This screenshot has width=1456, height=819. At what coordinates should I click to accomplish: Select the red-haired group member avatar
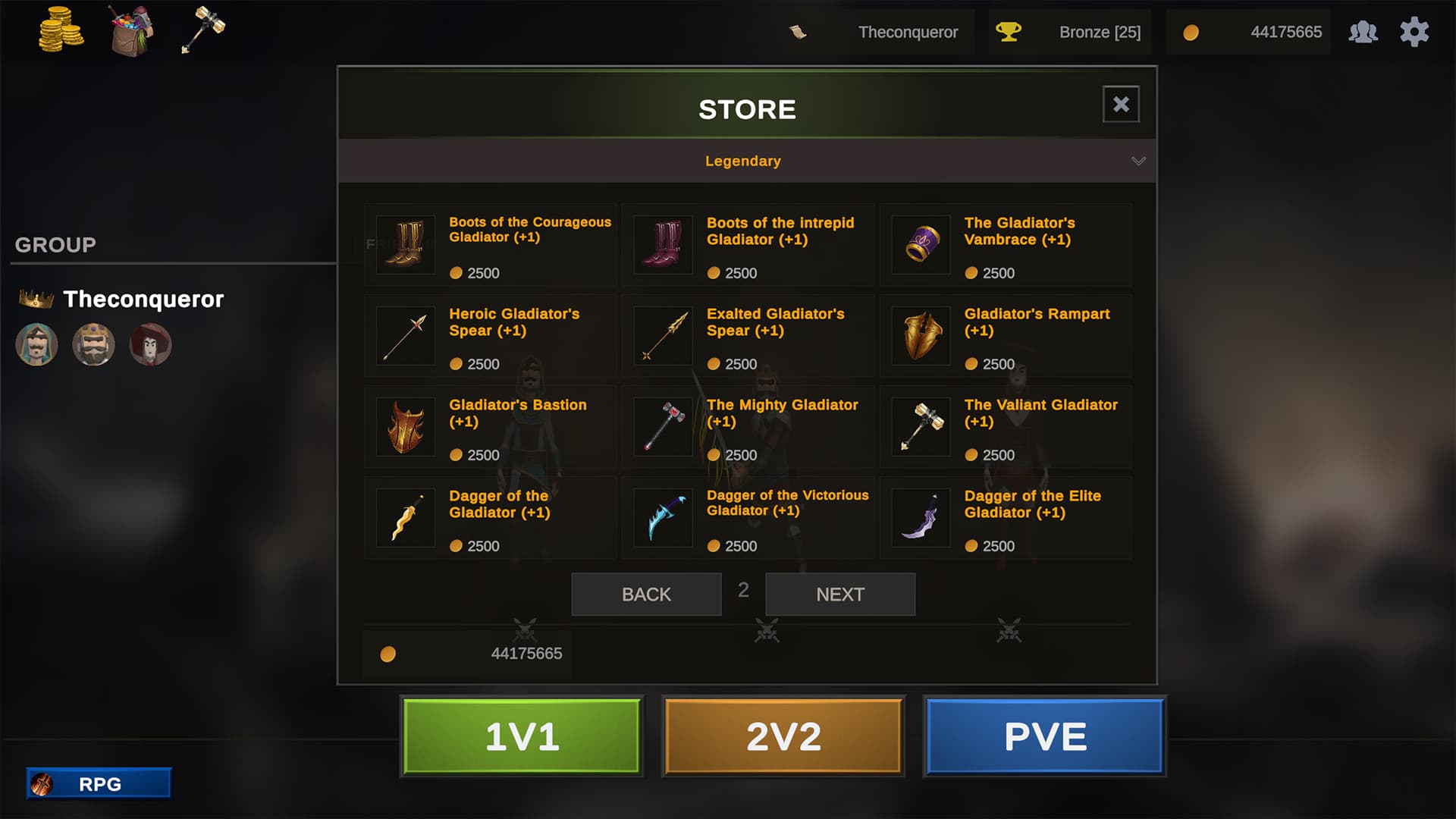[150, 344]
